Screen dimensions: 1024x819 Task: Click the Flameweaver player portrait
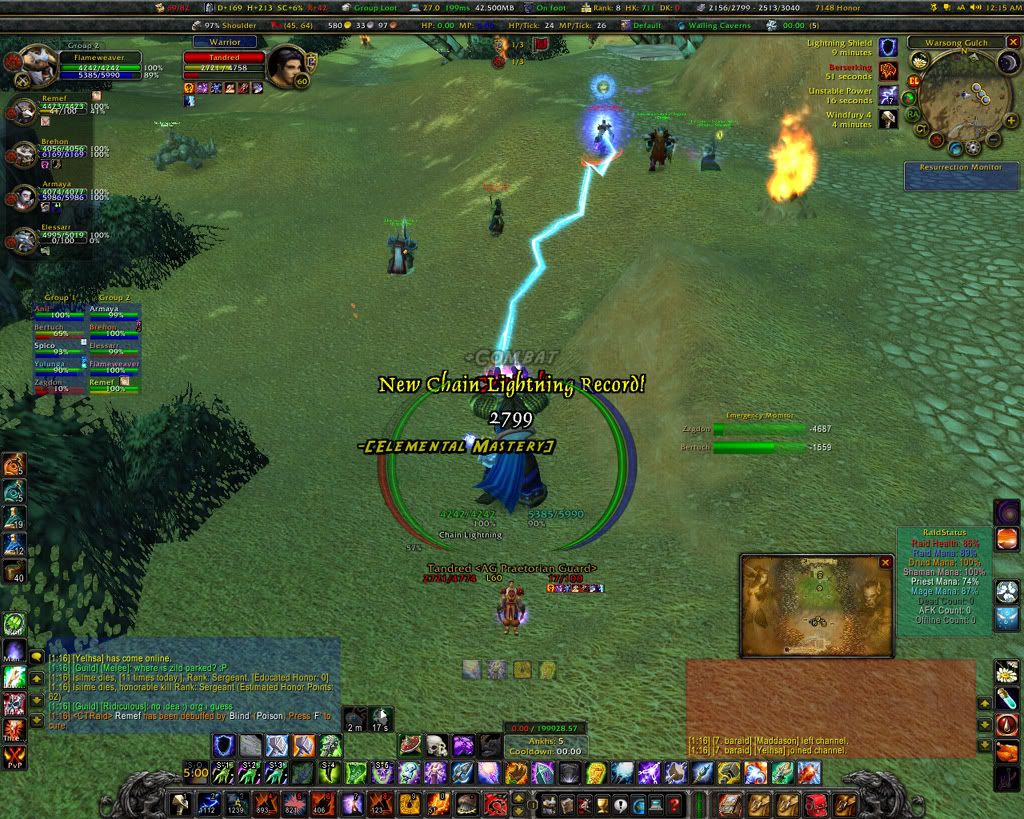click(x=39, y=60)
